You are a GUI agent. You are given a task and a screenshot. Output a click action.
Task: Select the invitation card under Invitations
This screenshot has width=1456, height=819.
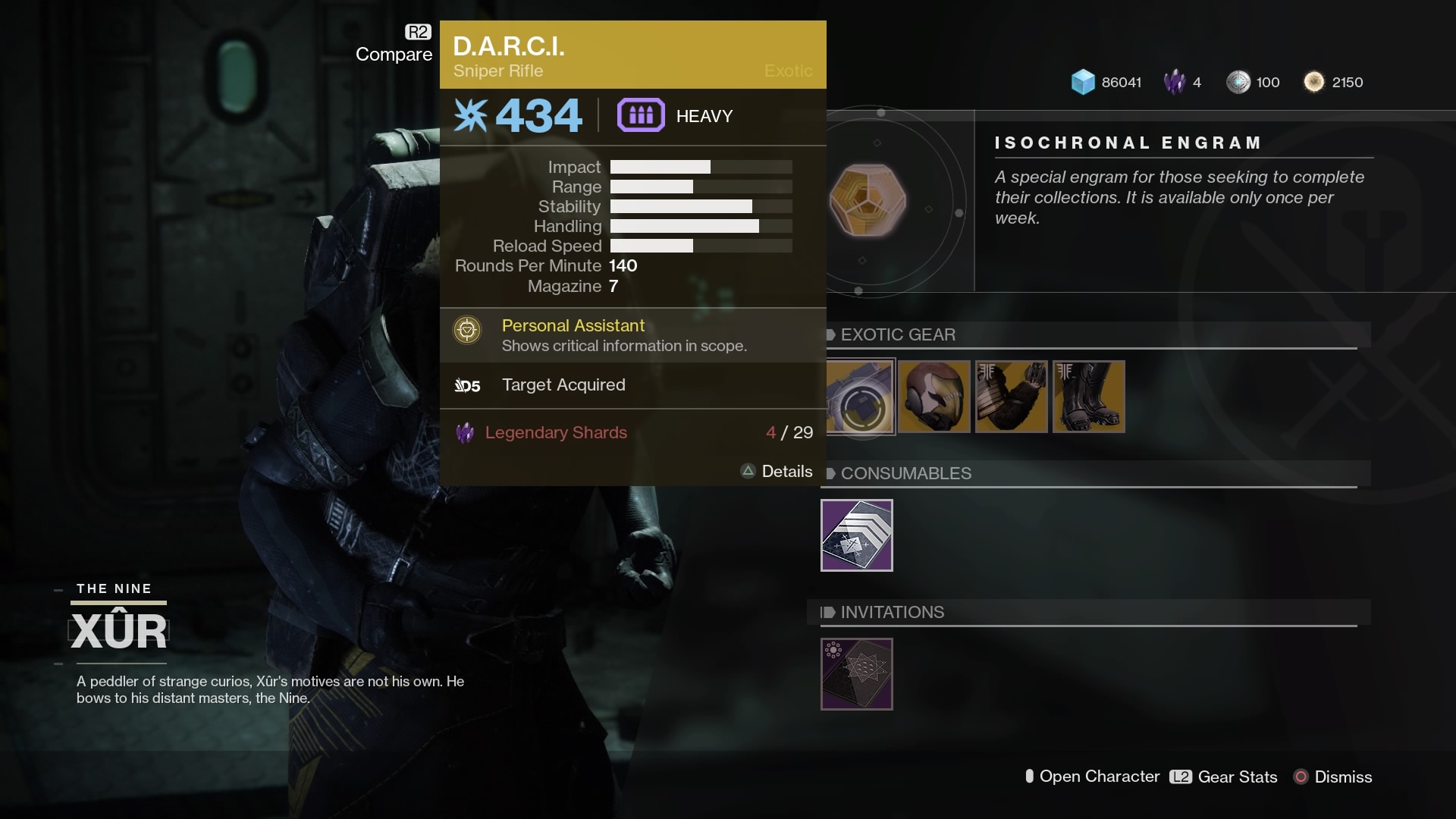coord(857,674)
